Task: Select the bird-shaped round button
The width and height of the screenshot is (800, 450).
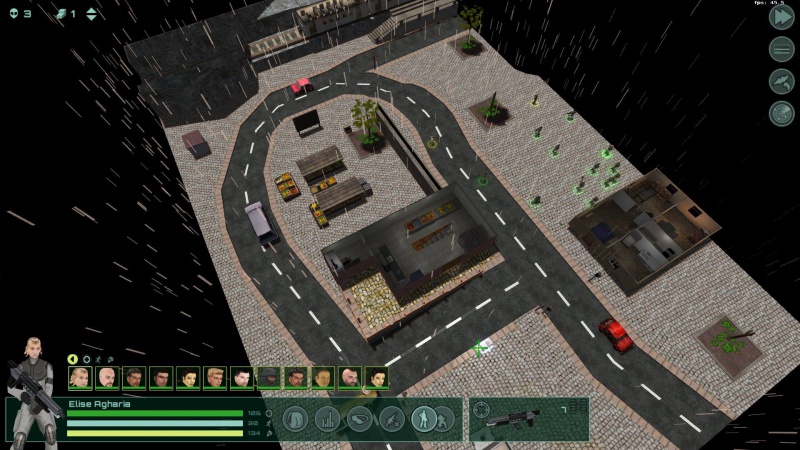Action: [x=781, y=82]
